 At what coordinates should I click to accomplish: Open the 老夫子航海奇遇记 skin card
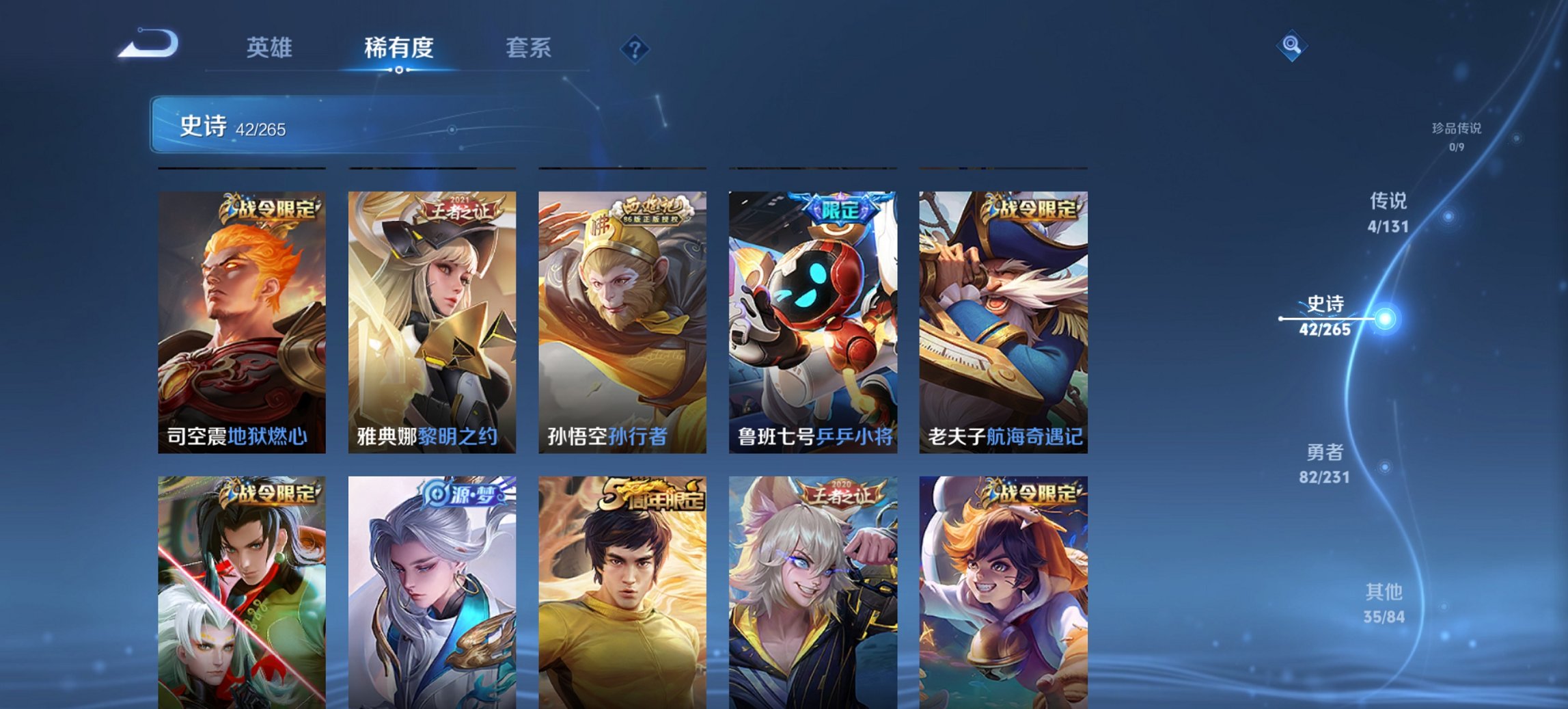(x=1002, y=321)
